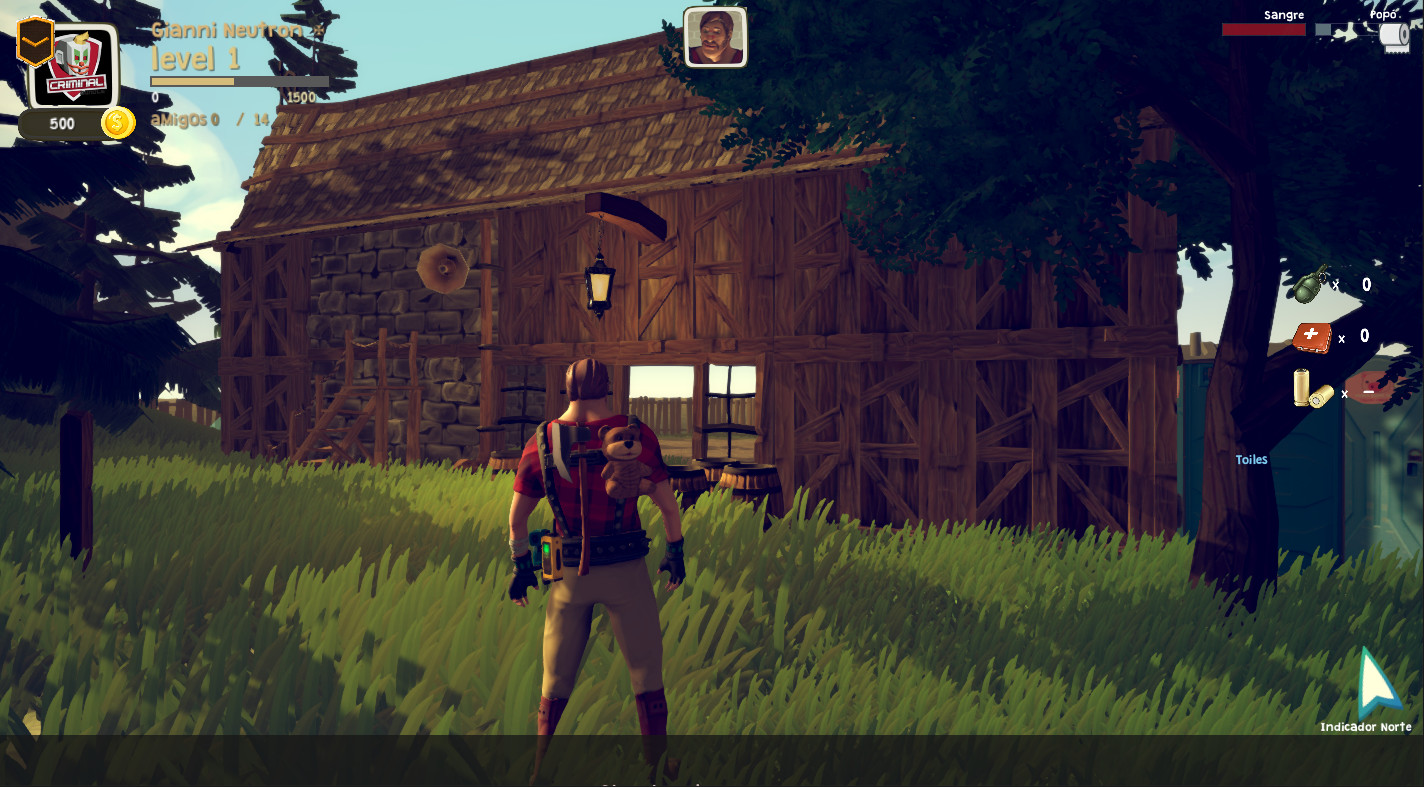Click the 500 coin balance pill
Image resolution: width=1424 pixels, height=787 pixels.
click(60, 123)
